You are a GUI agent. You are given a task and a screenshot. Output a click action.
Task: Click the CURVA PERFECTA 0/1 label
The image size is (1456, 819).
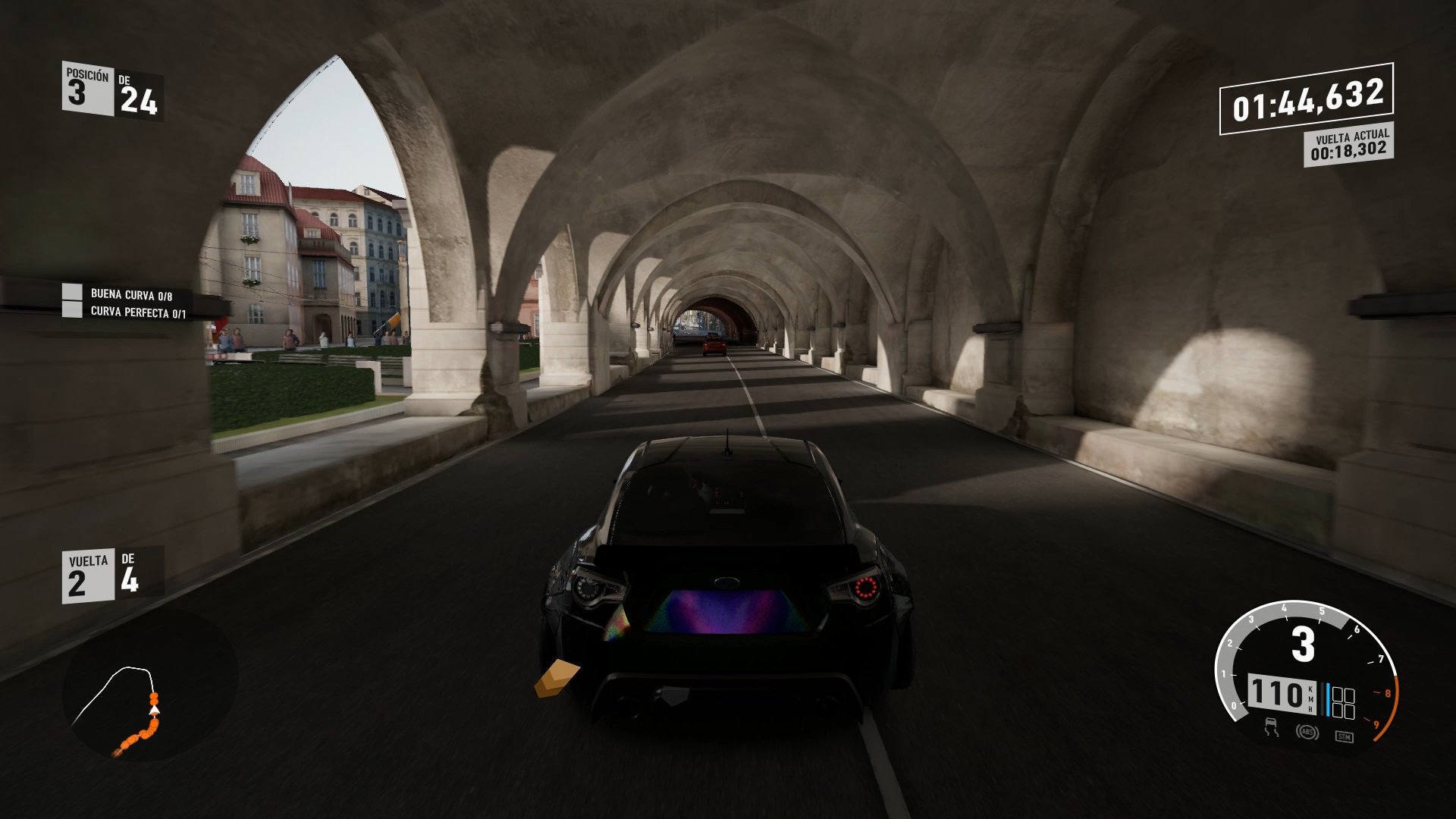pos(136,310)
